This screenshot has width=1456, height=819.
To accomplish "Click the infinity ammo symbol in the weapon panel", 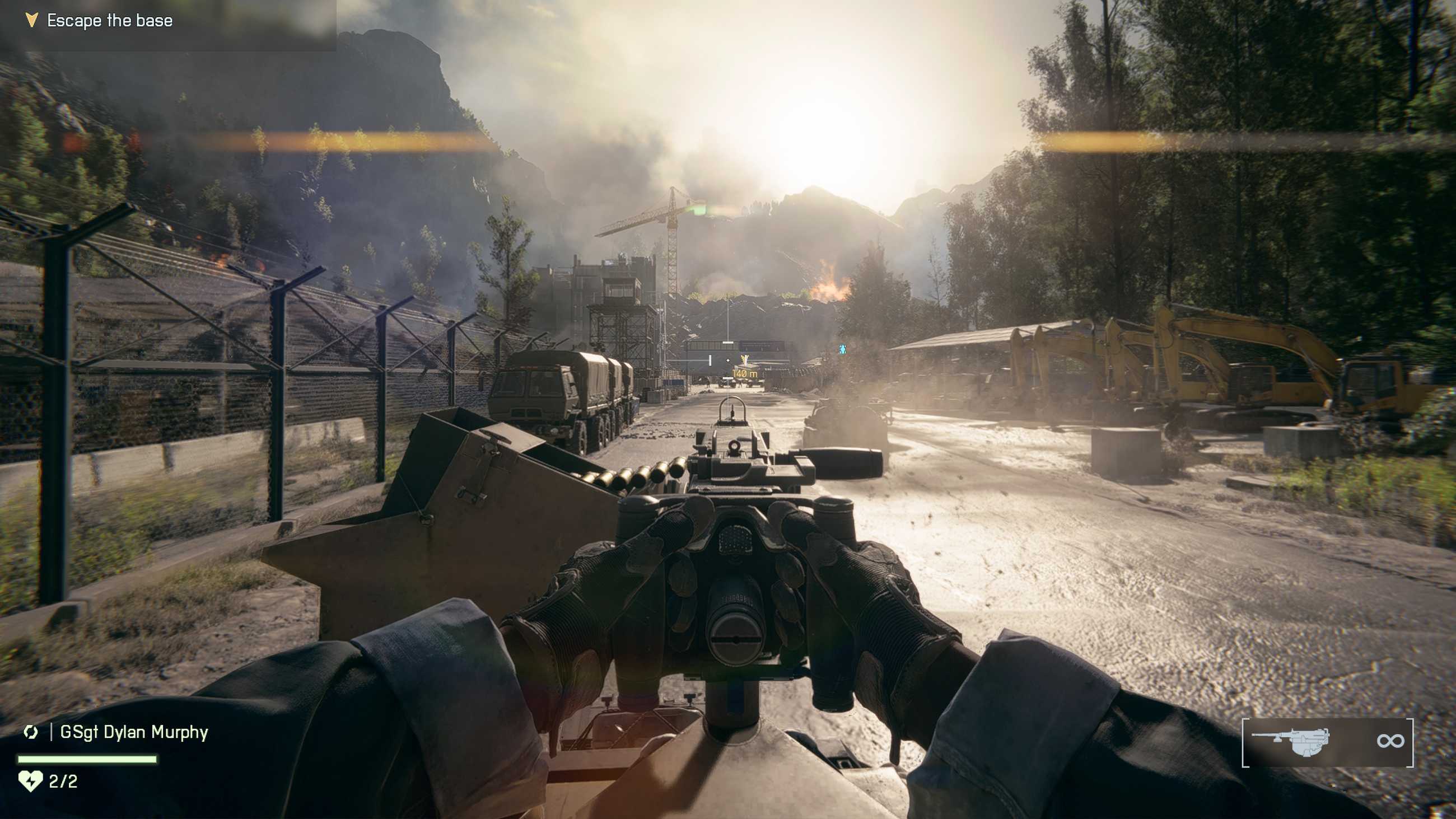I will pos(1390,741).
